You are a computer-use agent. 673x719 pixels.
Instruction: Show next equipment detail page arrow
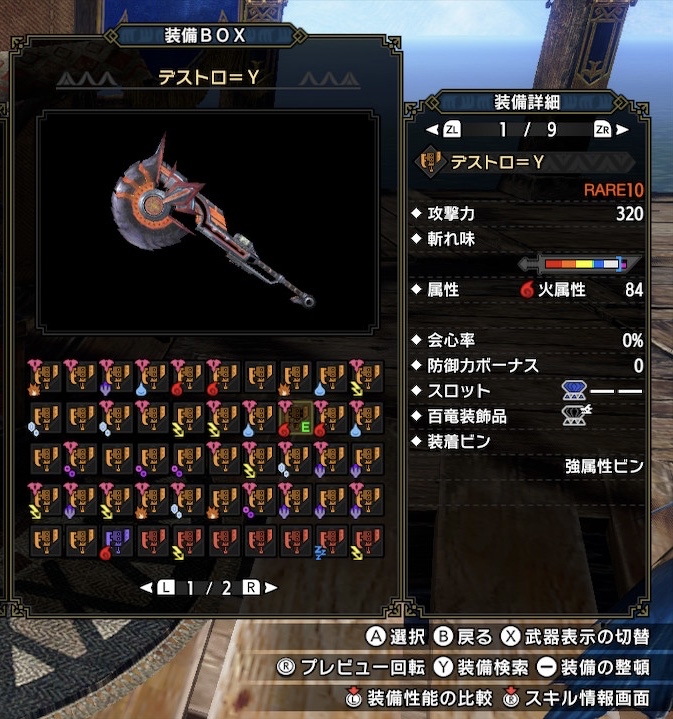(623, 129)
